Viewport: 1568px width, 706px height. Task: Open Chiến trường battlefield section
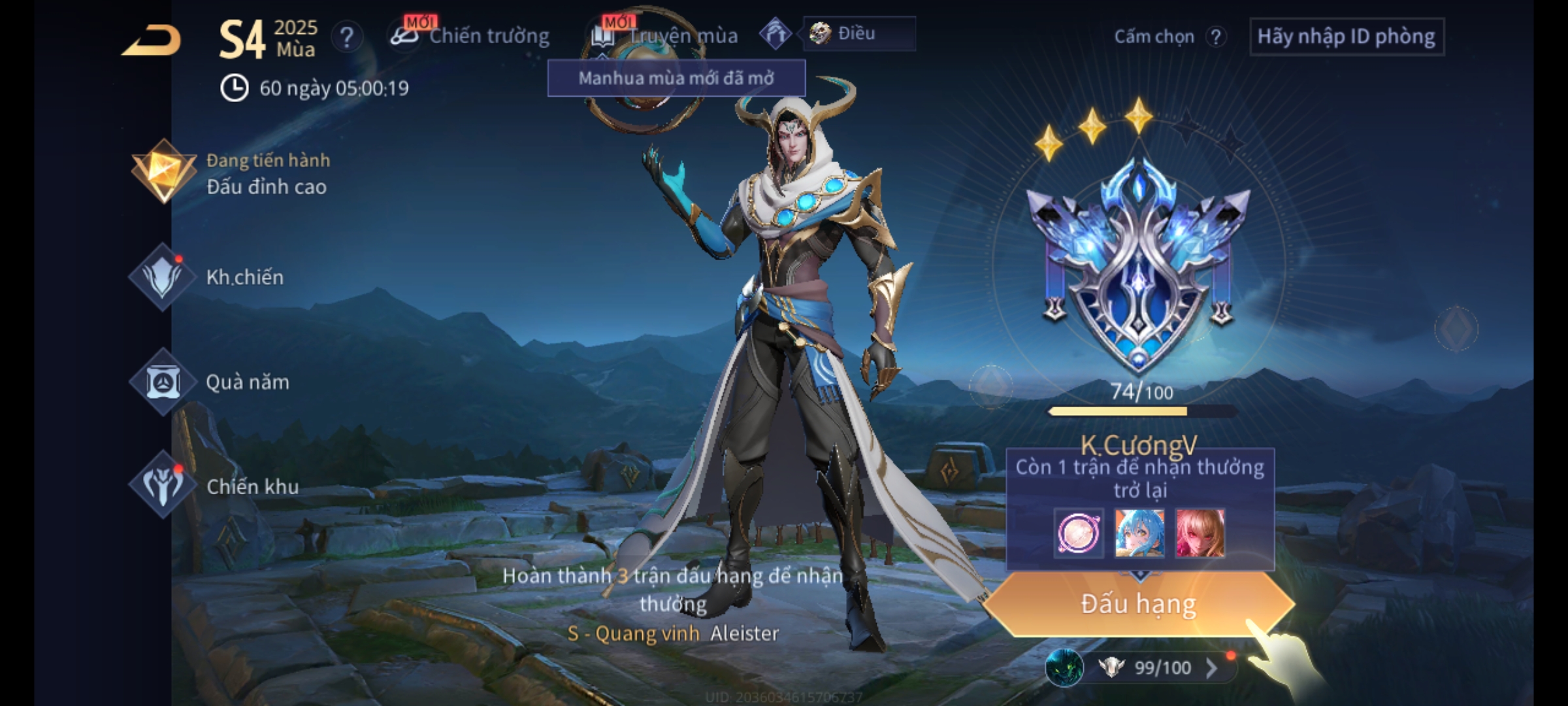point(472,37)
